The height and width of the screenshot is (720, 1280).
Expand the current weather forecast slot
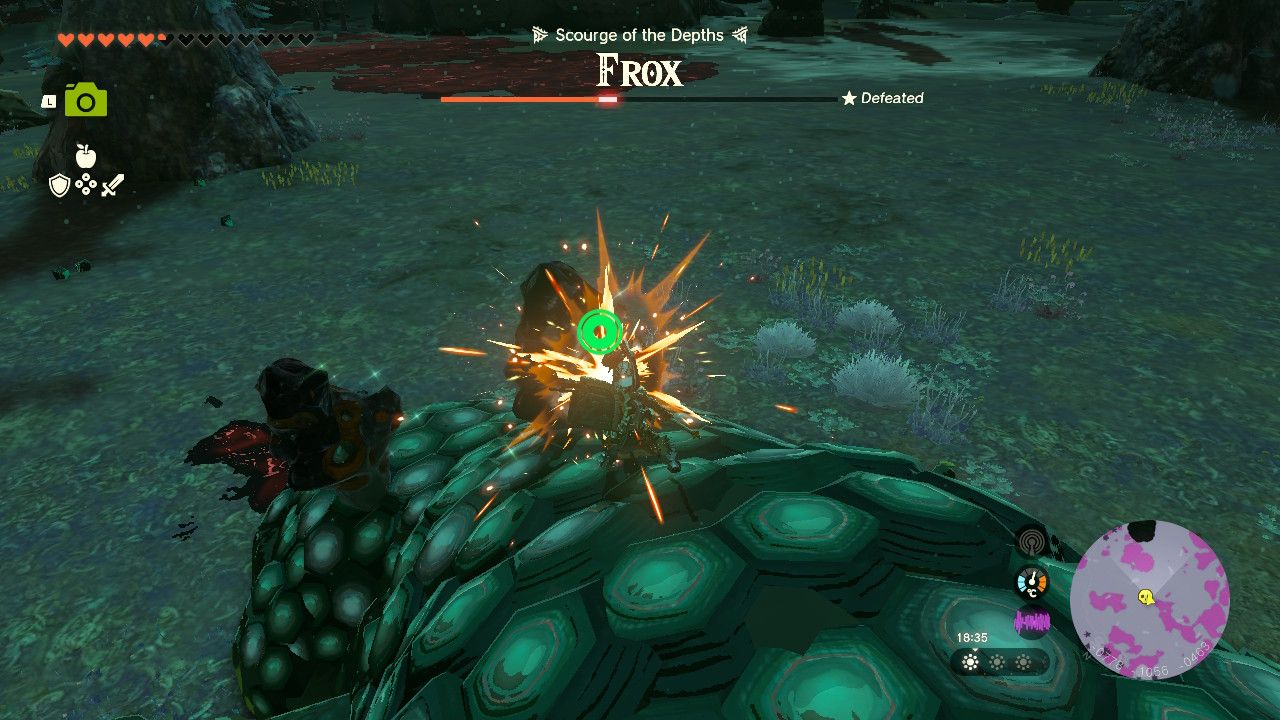pyautogui.click(x=968, y=662)
